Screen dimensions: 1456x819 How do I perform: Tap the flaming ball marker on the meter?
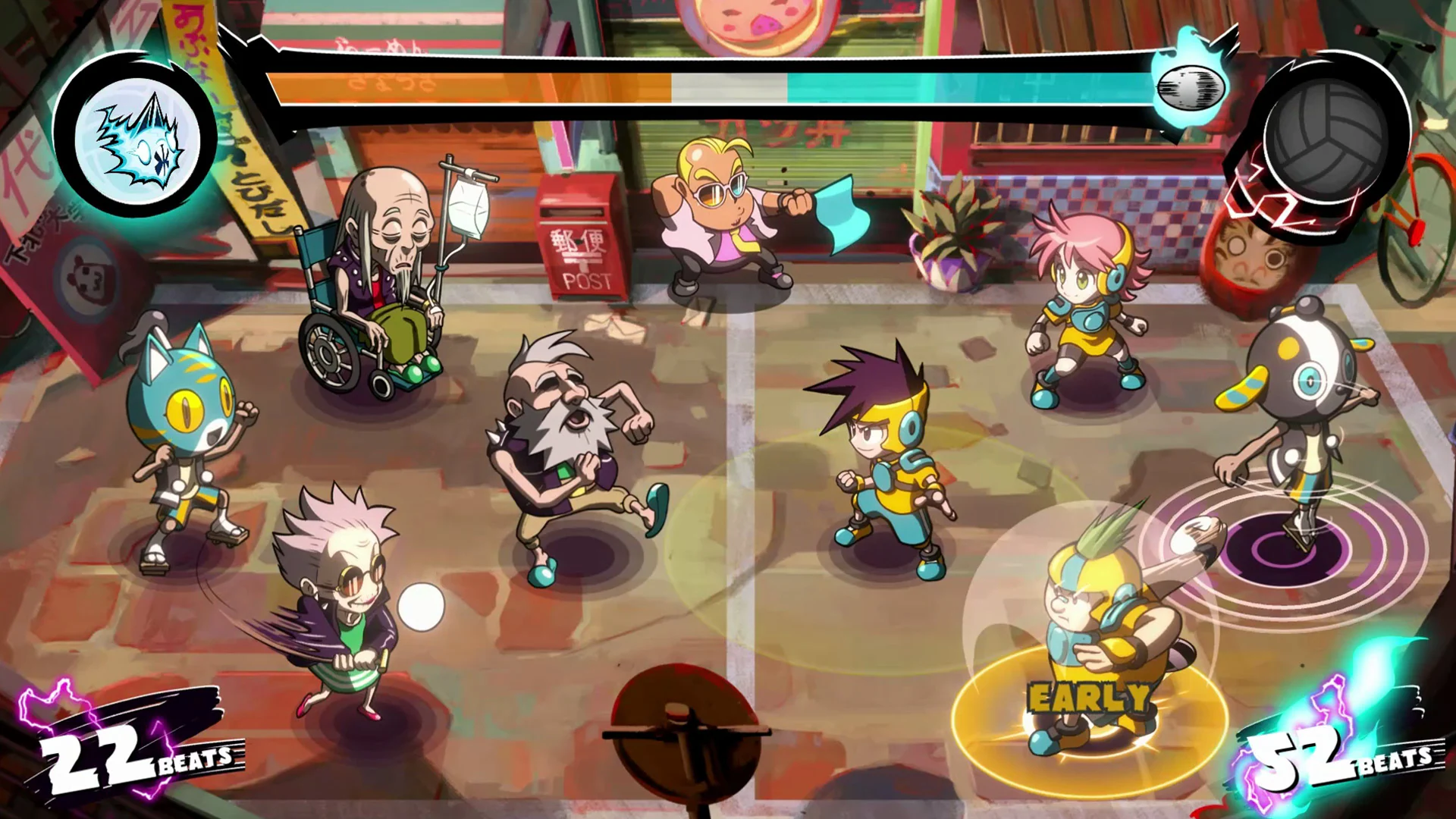pyautogui.click(x=1188, y=87)
